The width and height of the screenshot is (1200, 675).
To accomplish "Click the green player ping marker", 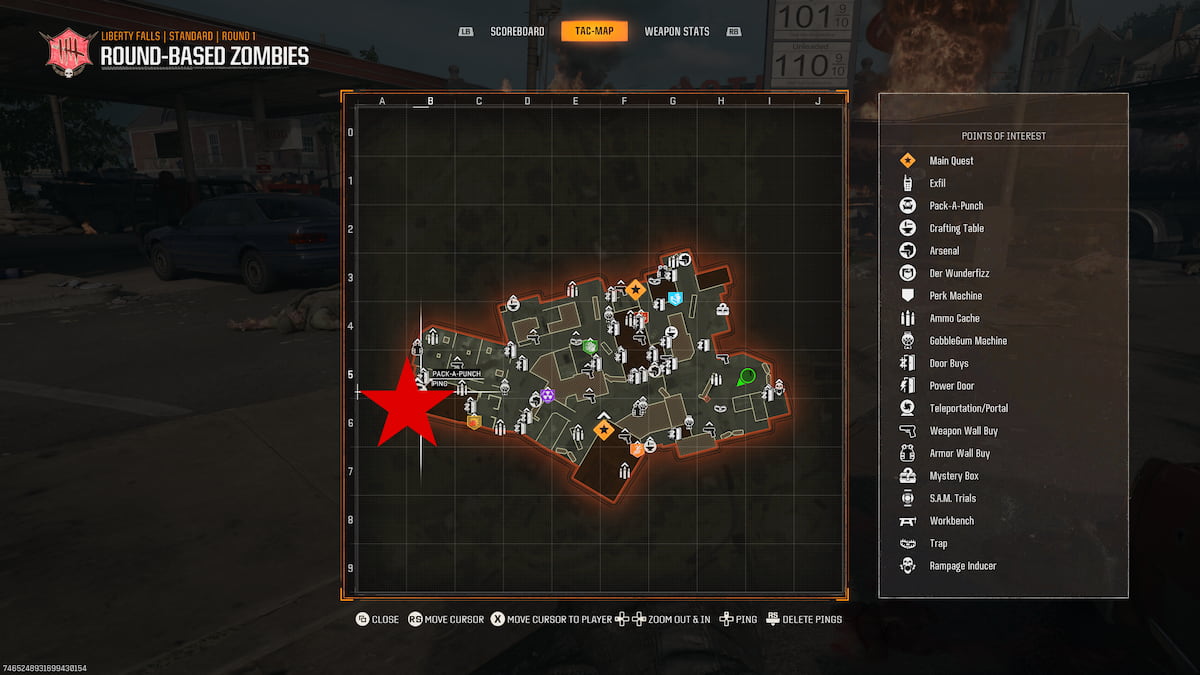I will pyautogui.click(x=746, y=377).
